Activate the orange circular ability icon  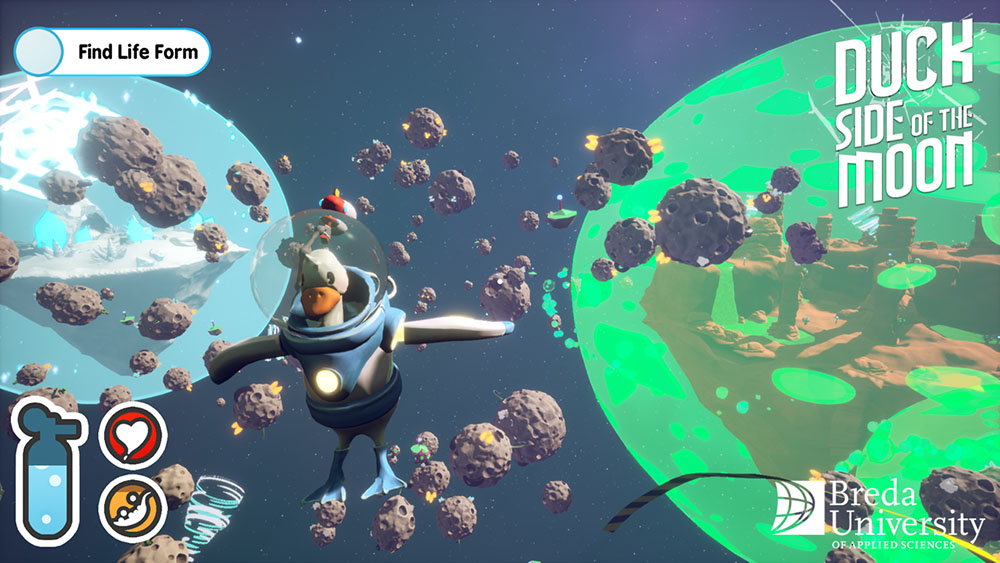tap(132, 504)
